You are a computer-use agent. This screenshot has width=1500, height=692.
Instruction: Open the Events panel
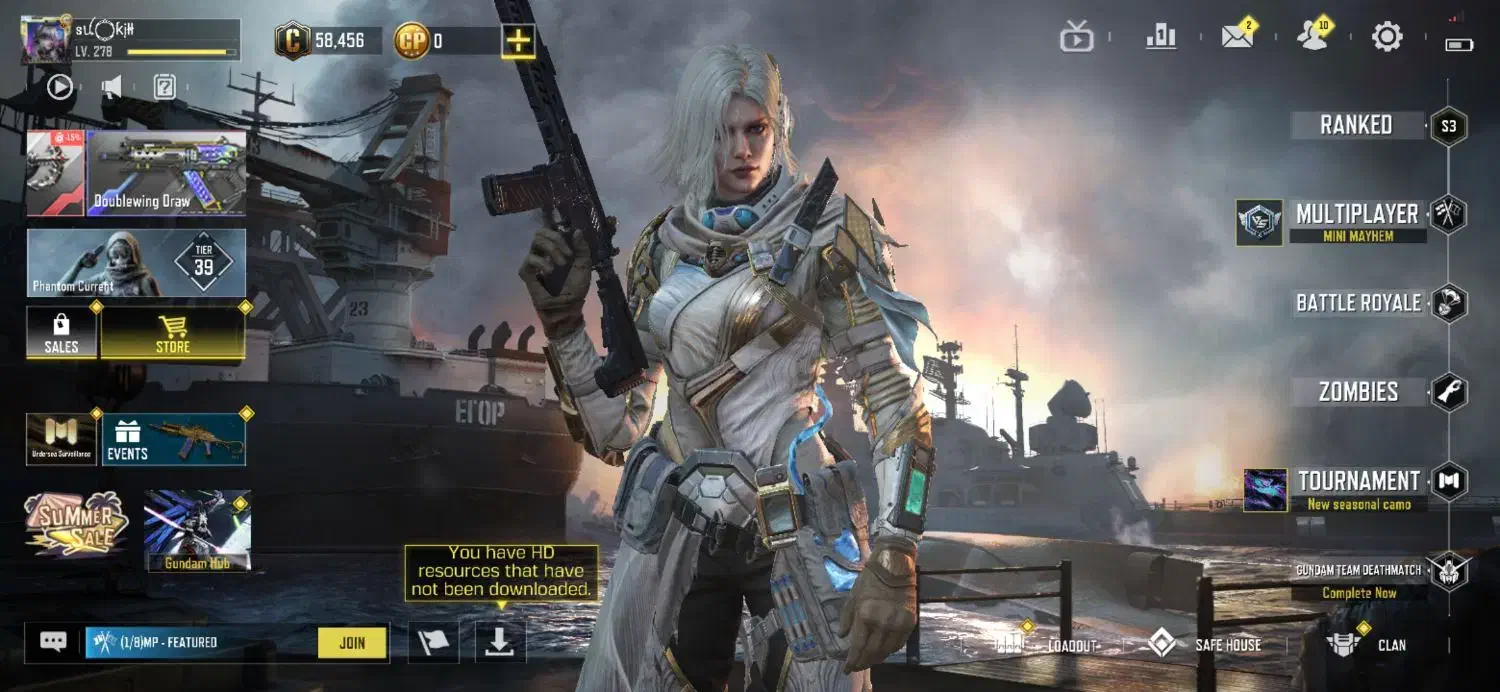coord(173,439)
